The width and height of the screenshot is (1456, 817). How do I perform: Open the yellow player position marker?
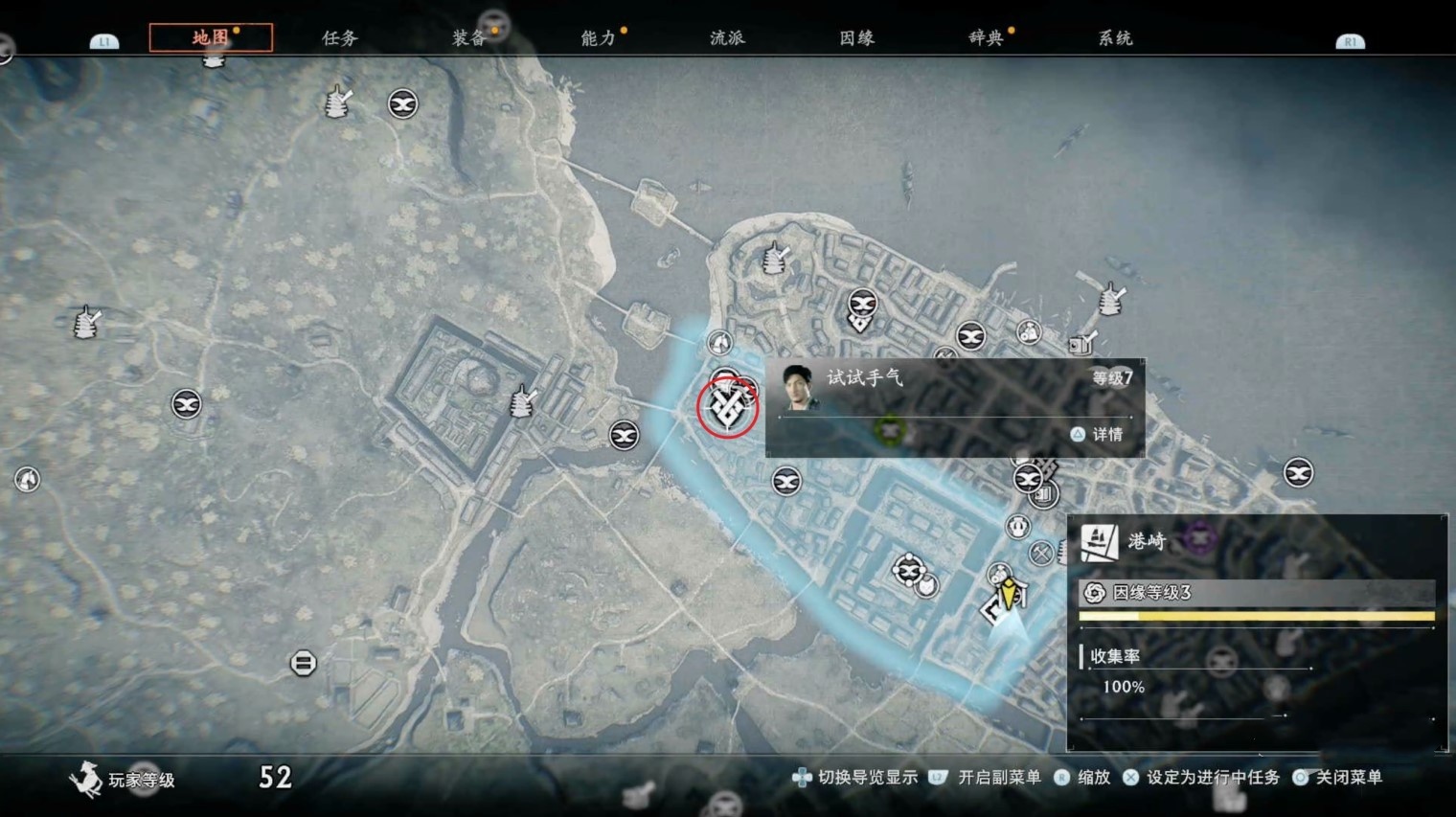click(x=1008, y=594)
